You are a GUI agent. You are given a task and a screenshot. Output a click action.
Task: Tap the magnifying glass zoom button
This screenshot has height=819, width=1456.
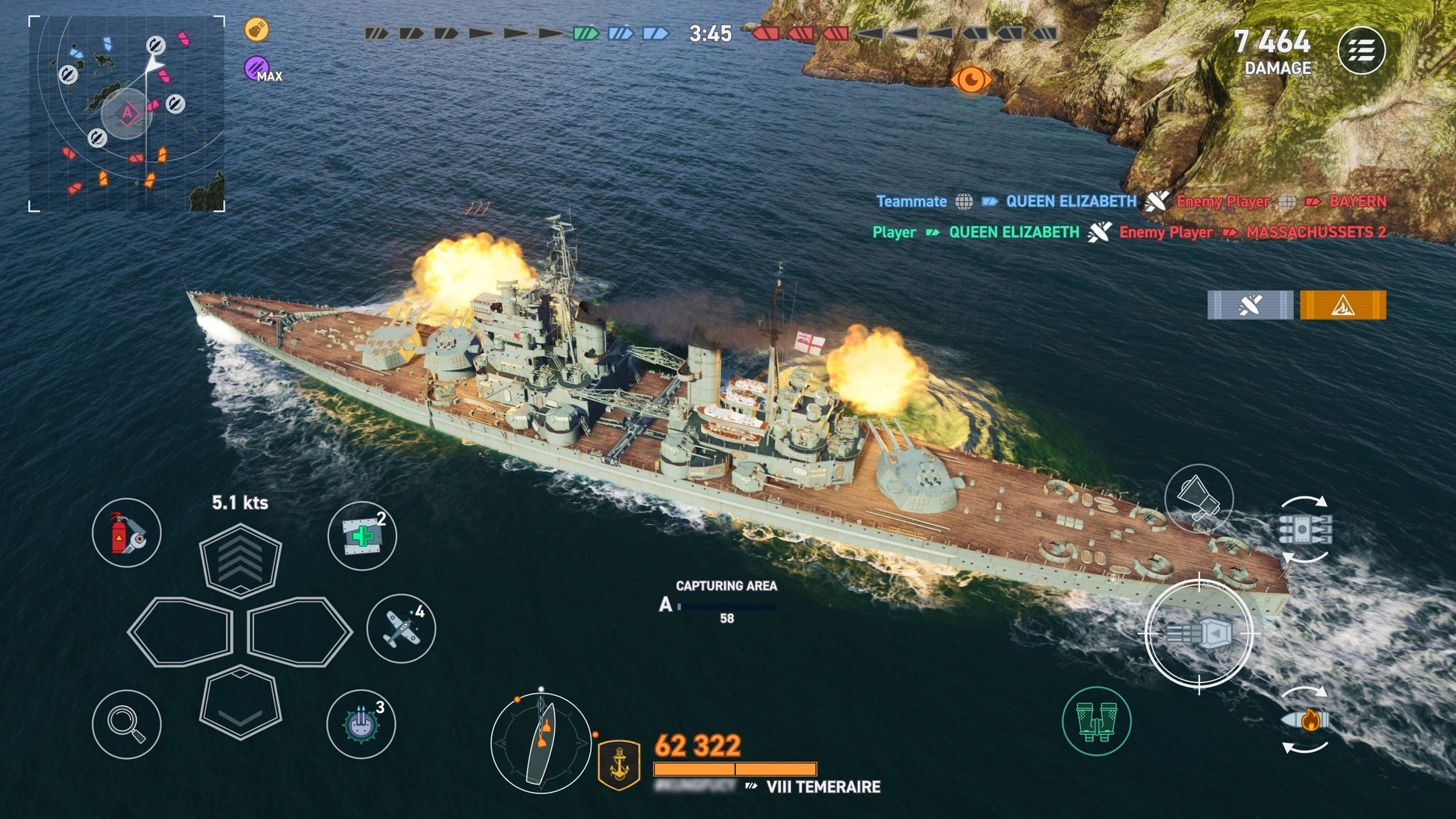click(x=126, y=724)
